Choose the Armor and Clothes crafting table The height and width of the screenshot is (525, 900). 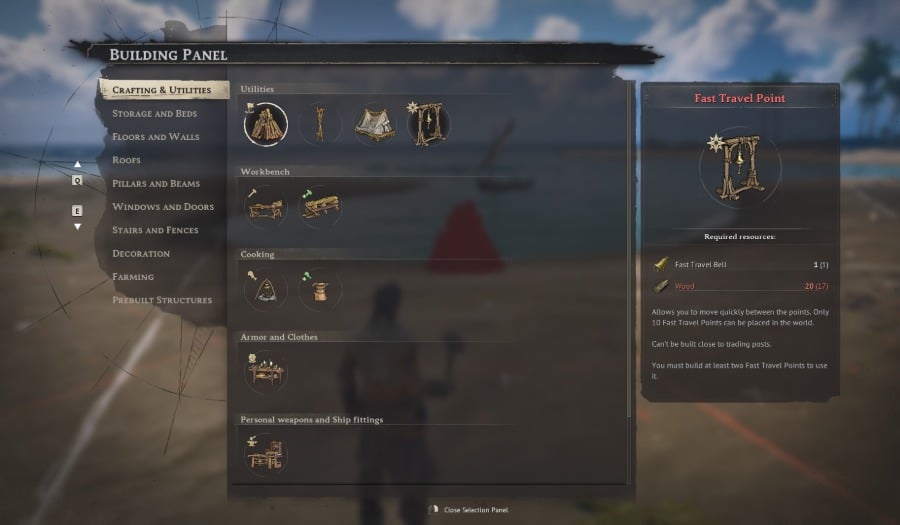pos(265,372)
